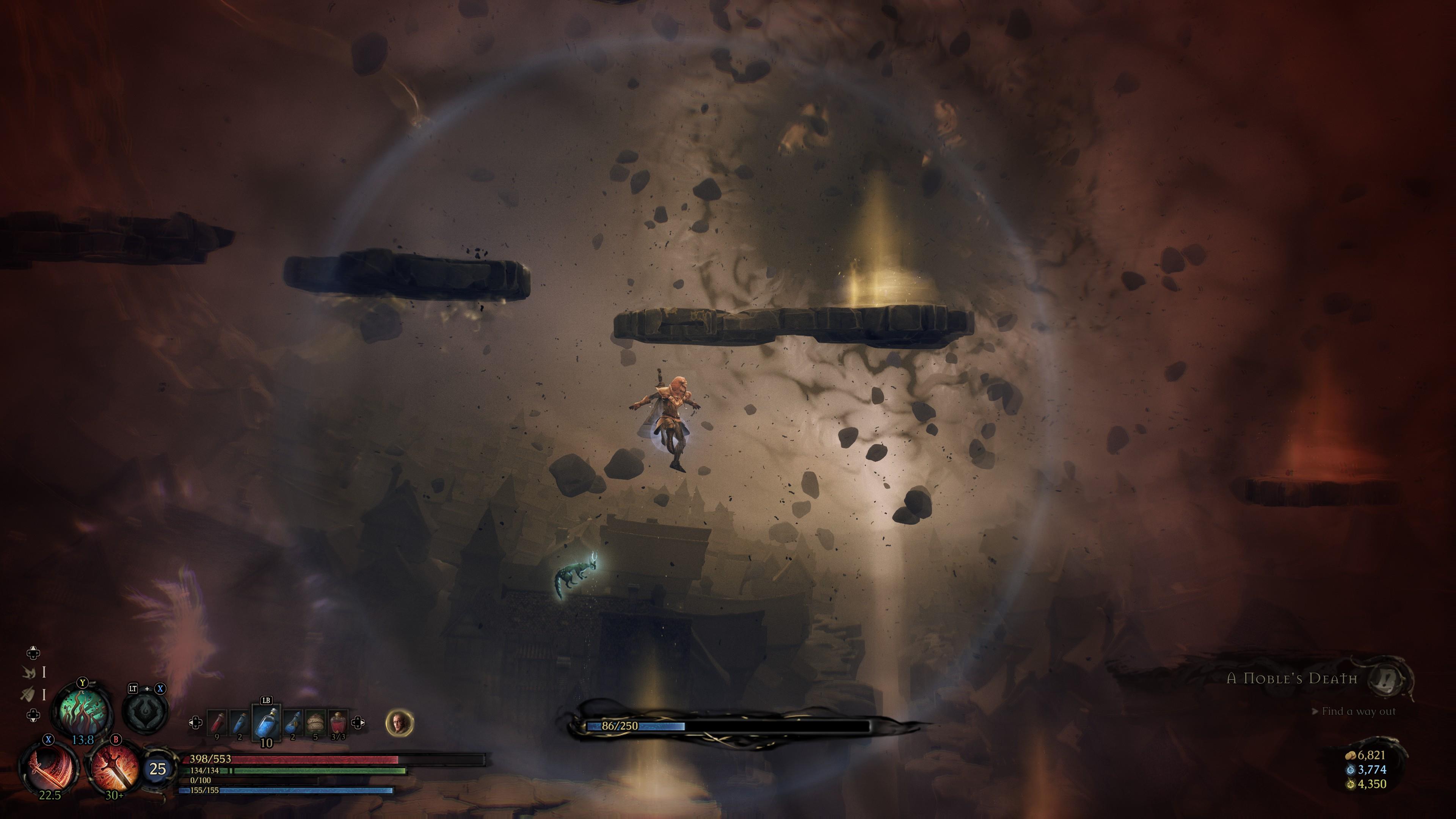1456x819 pixels.
Task: Trigger the fiery downward sword strike ability
Action: 115,767
